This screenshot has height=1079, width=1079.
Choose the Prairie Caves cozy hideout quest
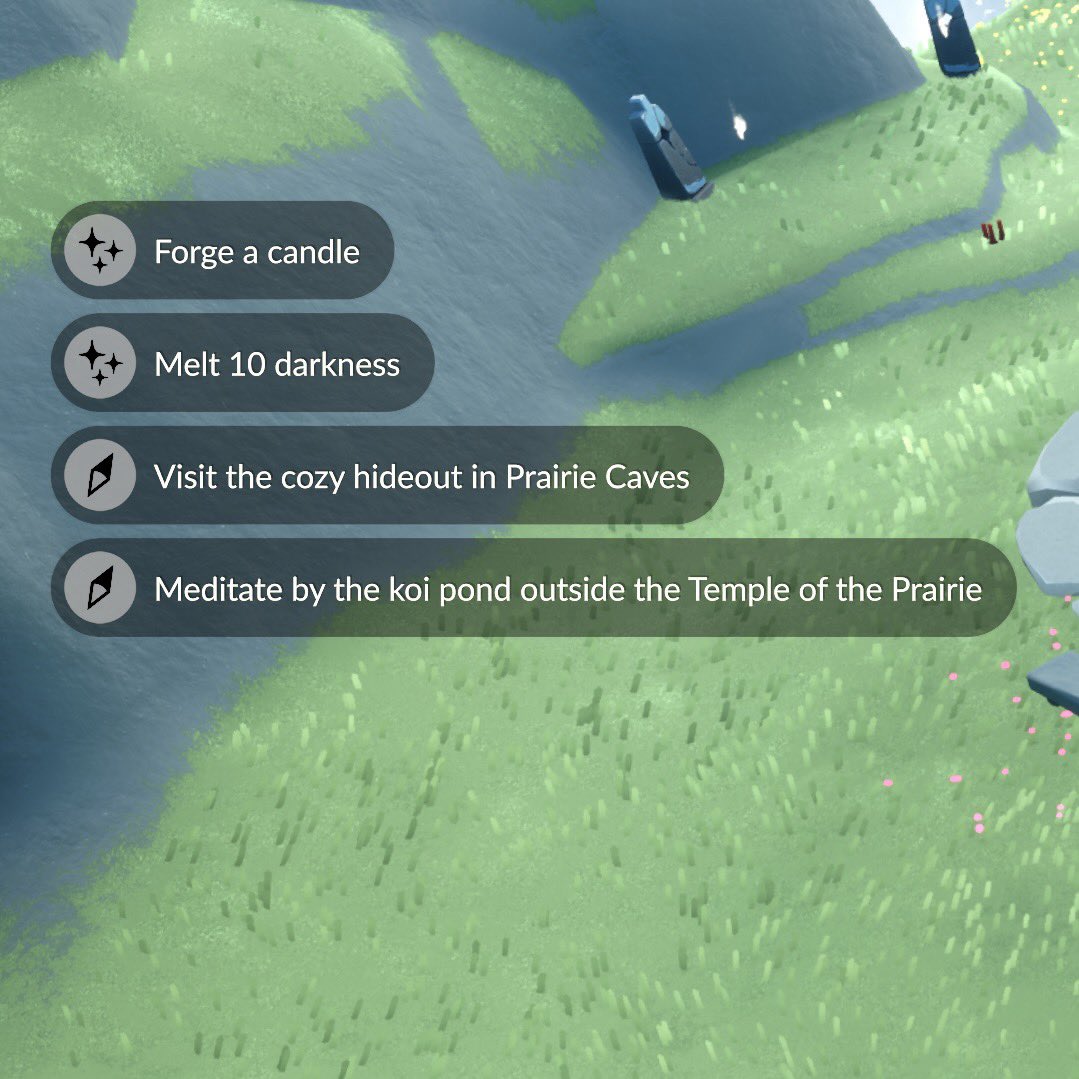pos(387,476)
